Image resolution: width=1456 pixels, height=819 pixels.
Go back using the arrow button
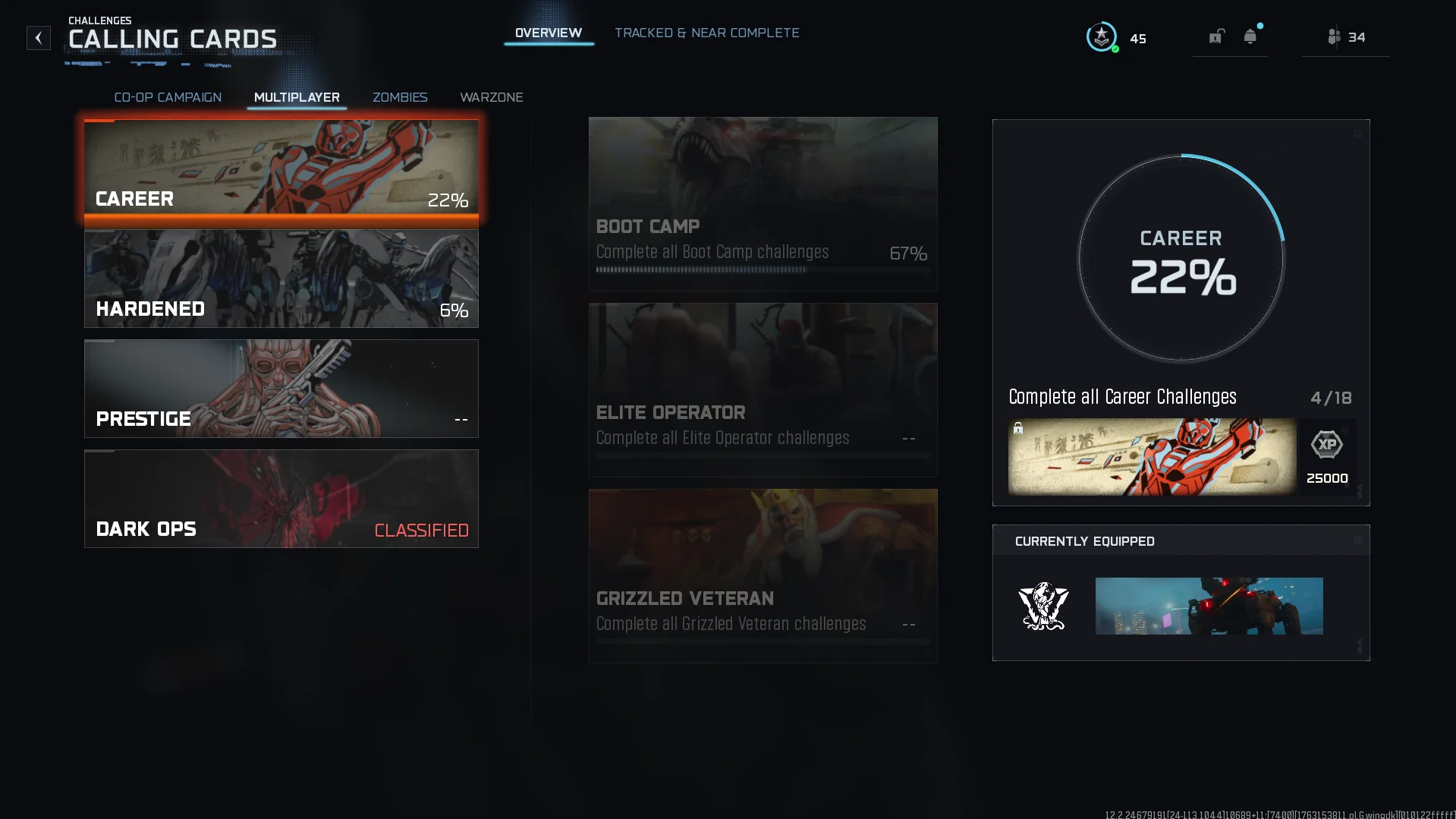[39, 38]
